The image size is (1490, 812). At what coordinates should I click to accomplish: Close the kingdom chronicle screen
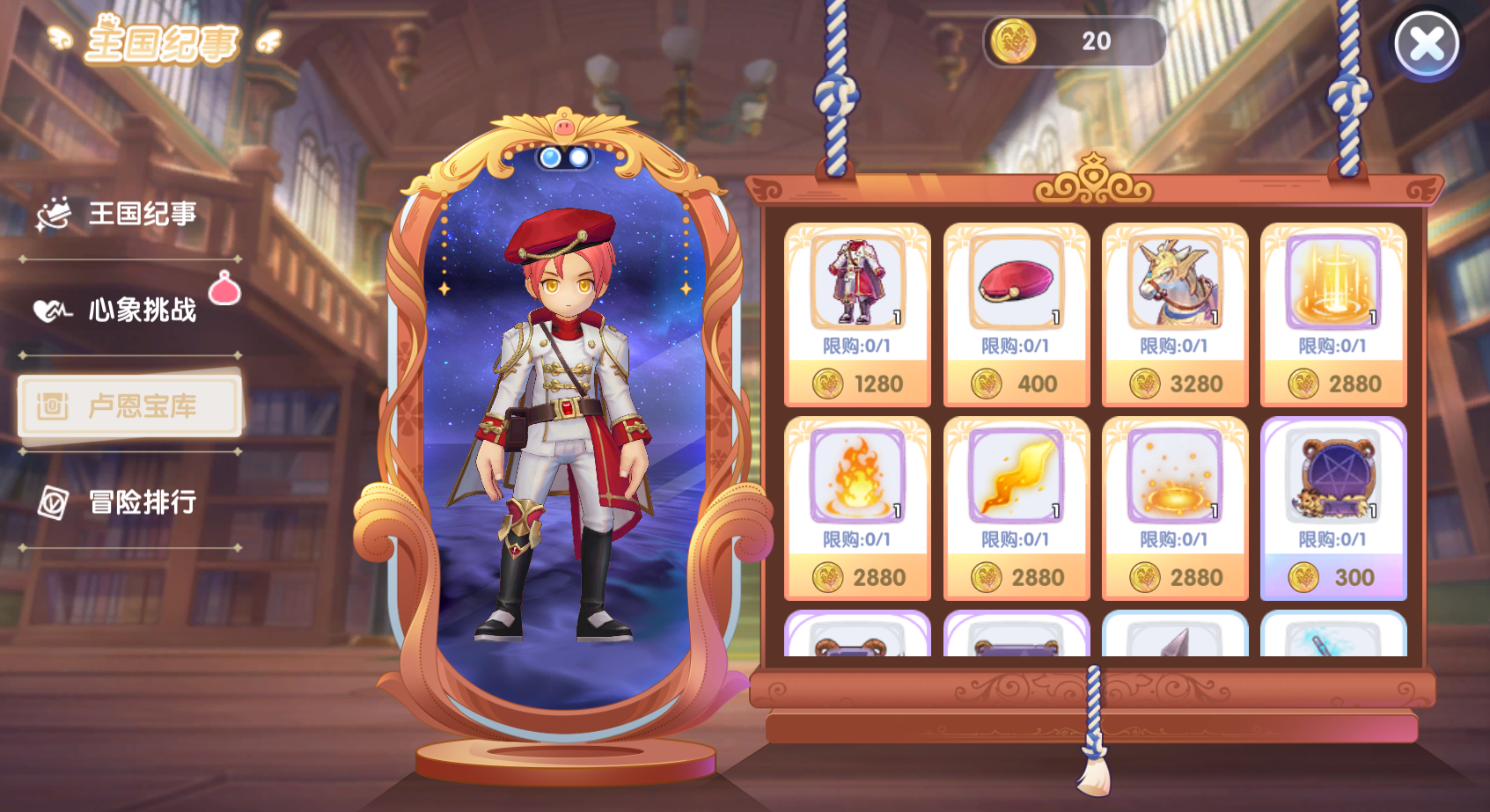1427,43
